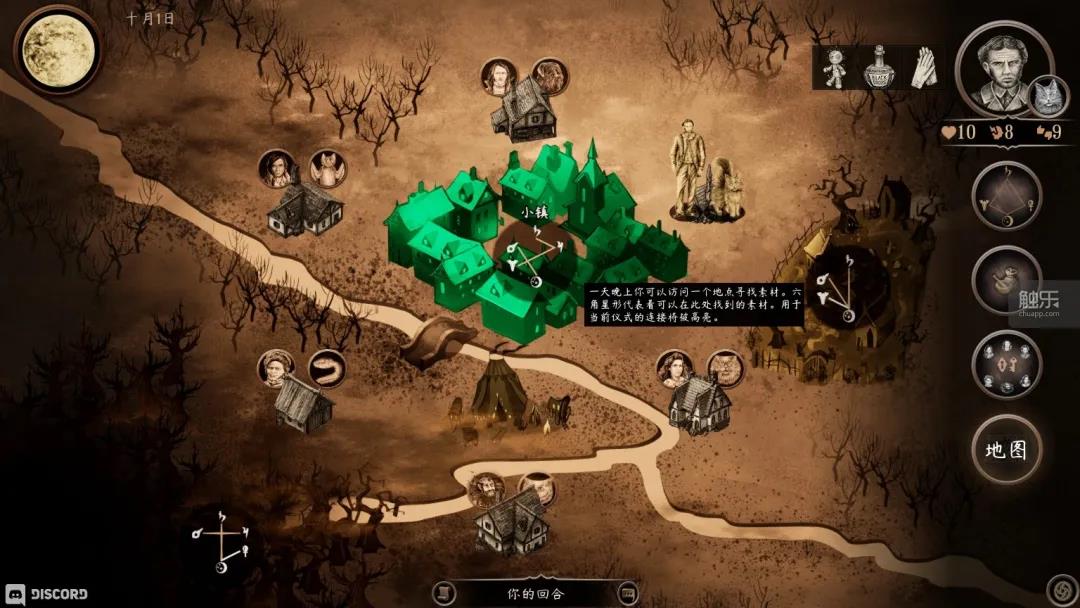
Task: Select the voodoo doll item
Action: pos(834,69)
